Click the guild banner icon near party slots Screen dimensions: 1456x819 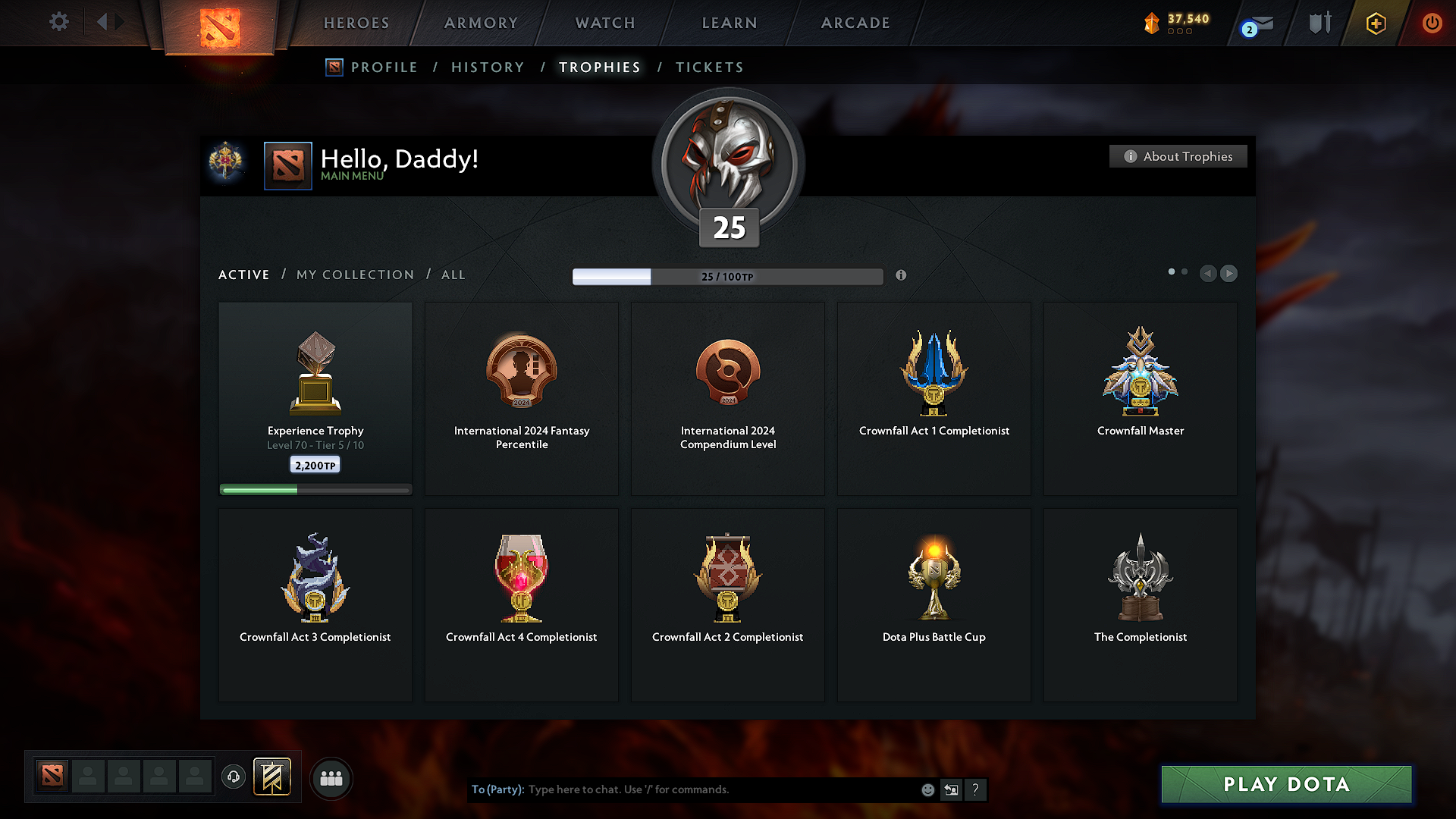273,777
